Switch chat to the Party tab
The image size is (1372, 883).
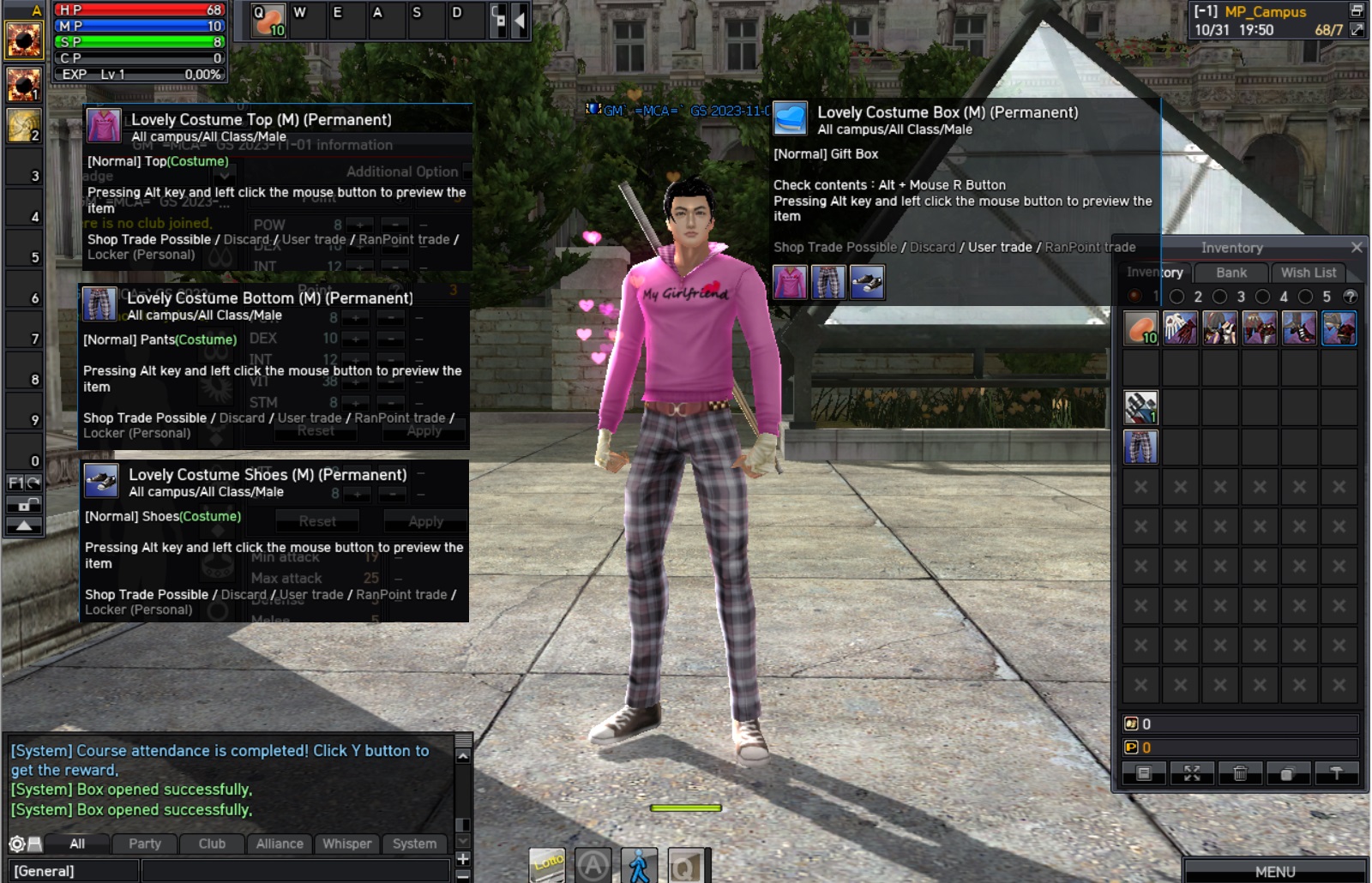(x=145, y=844)
